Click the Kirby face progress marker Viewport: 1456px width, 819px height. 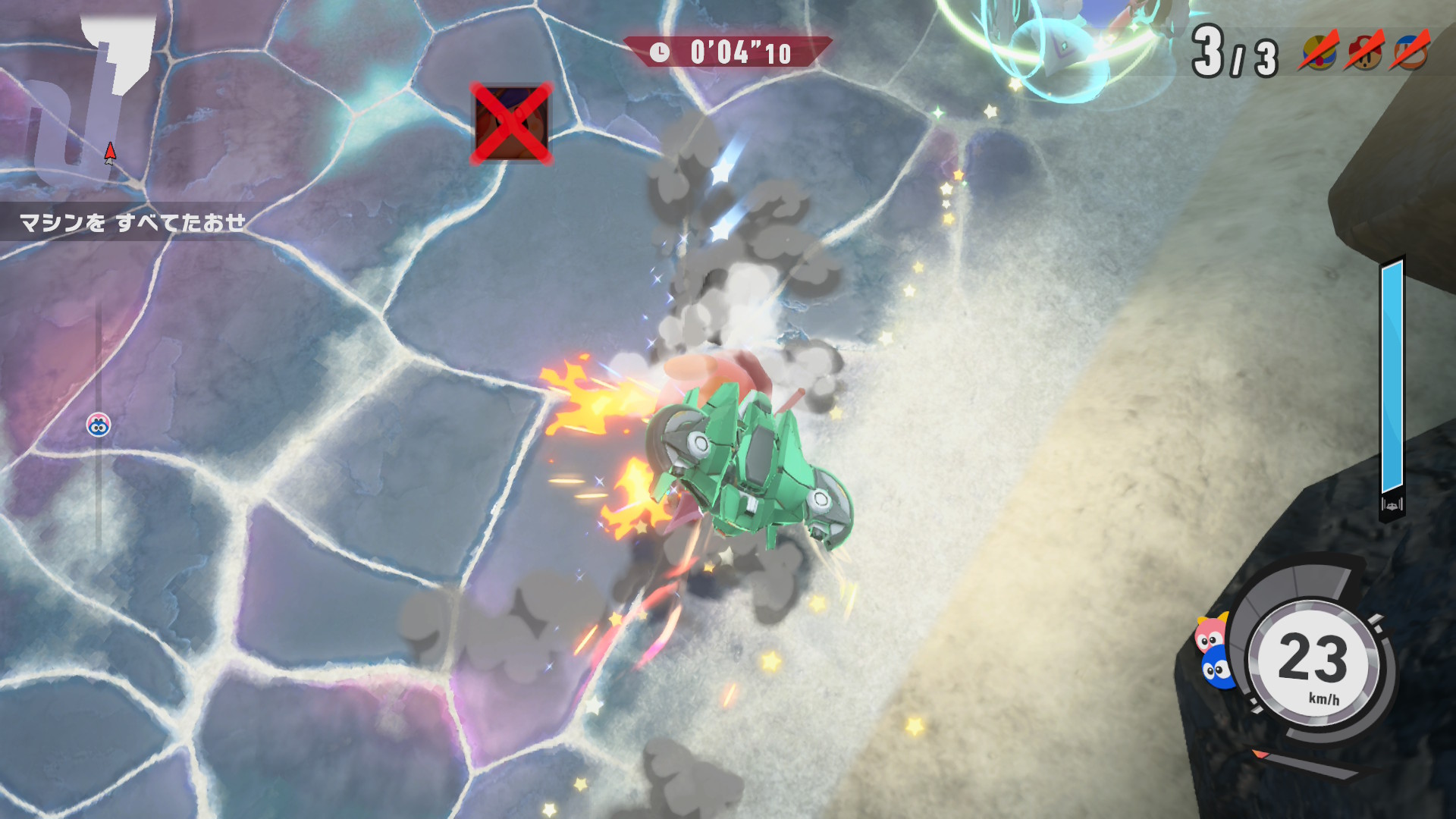point(99,425)
